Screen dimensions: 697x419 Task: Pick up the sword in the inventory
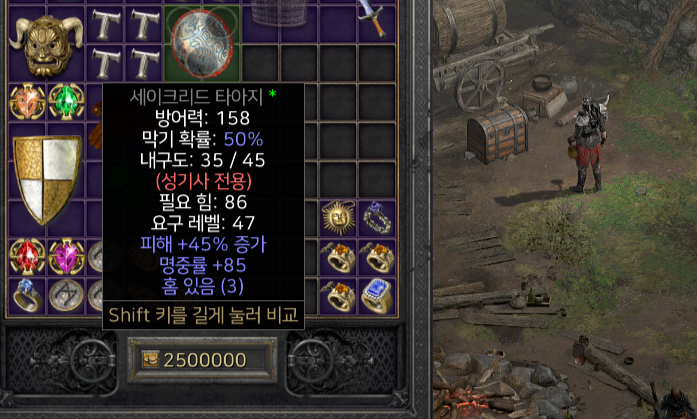click(374, 19)
